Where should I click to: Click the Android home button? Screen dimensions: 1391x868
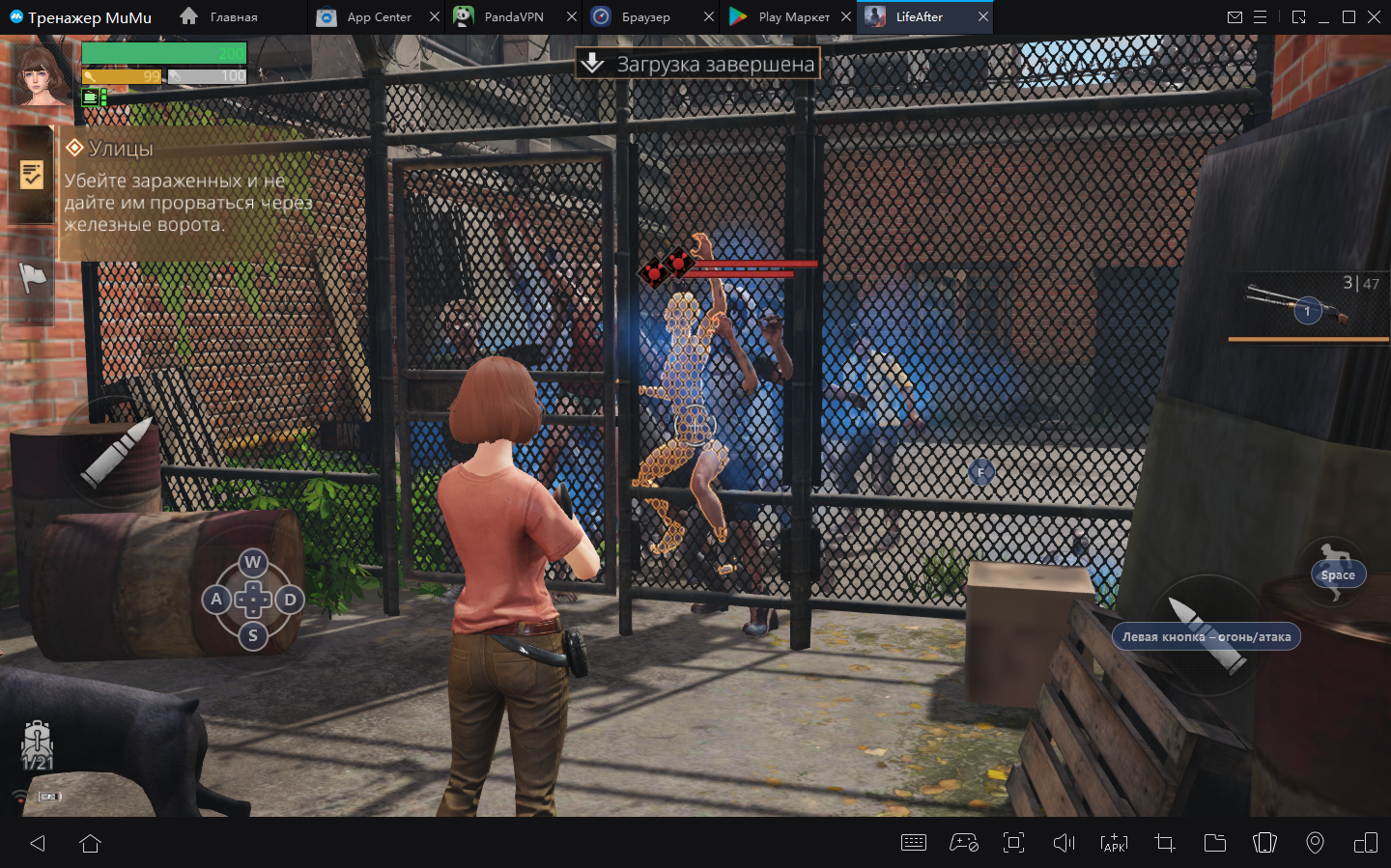[x=91, y=843]
